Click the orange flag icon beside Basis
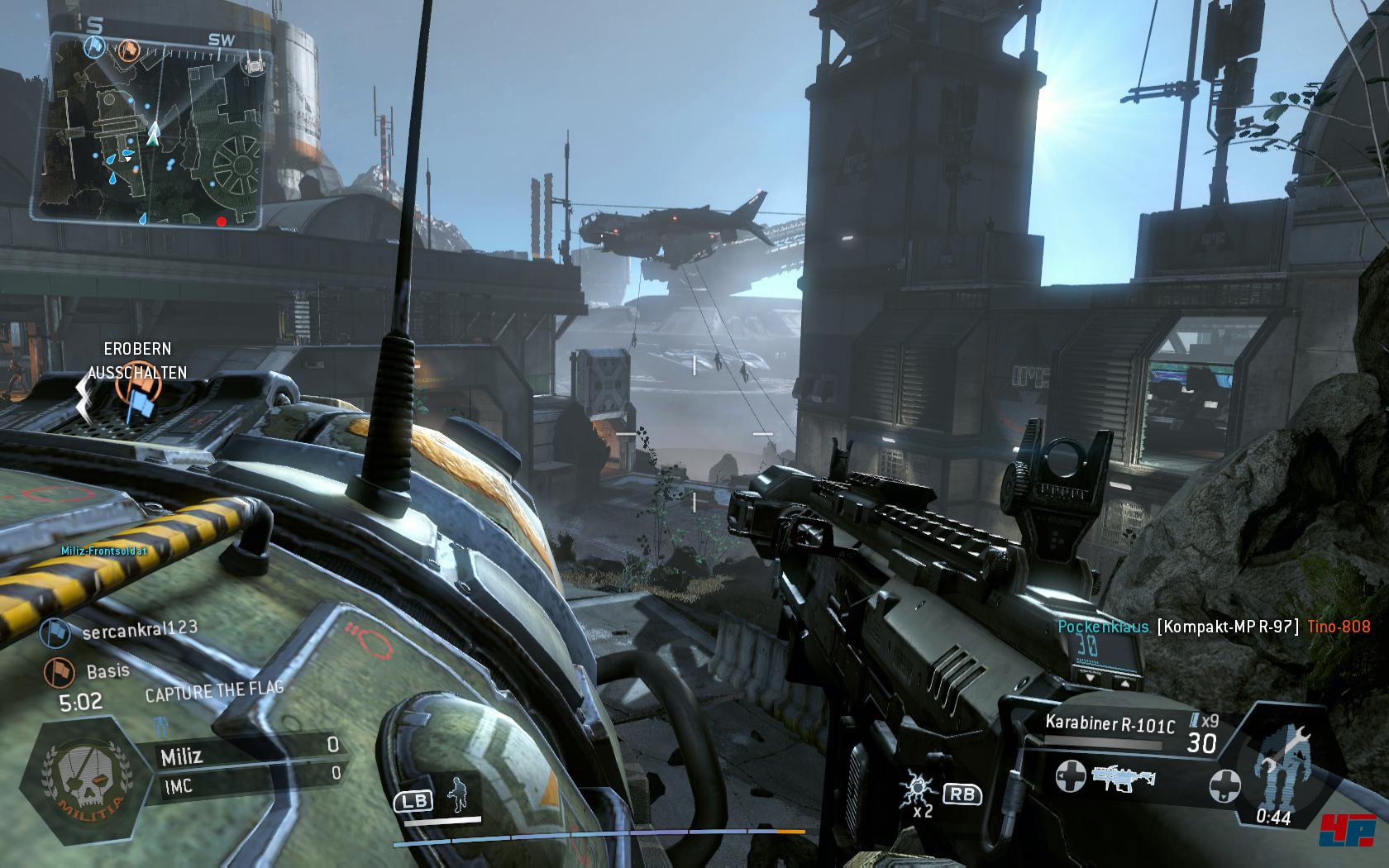This screenshot has width=1389, height=868. (x=56, y=670)
